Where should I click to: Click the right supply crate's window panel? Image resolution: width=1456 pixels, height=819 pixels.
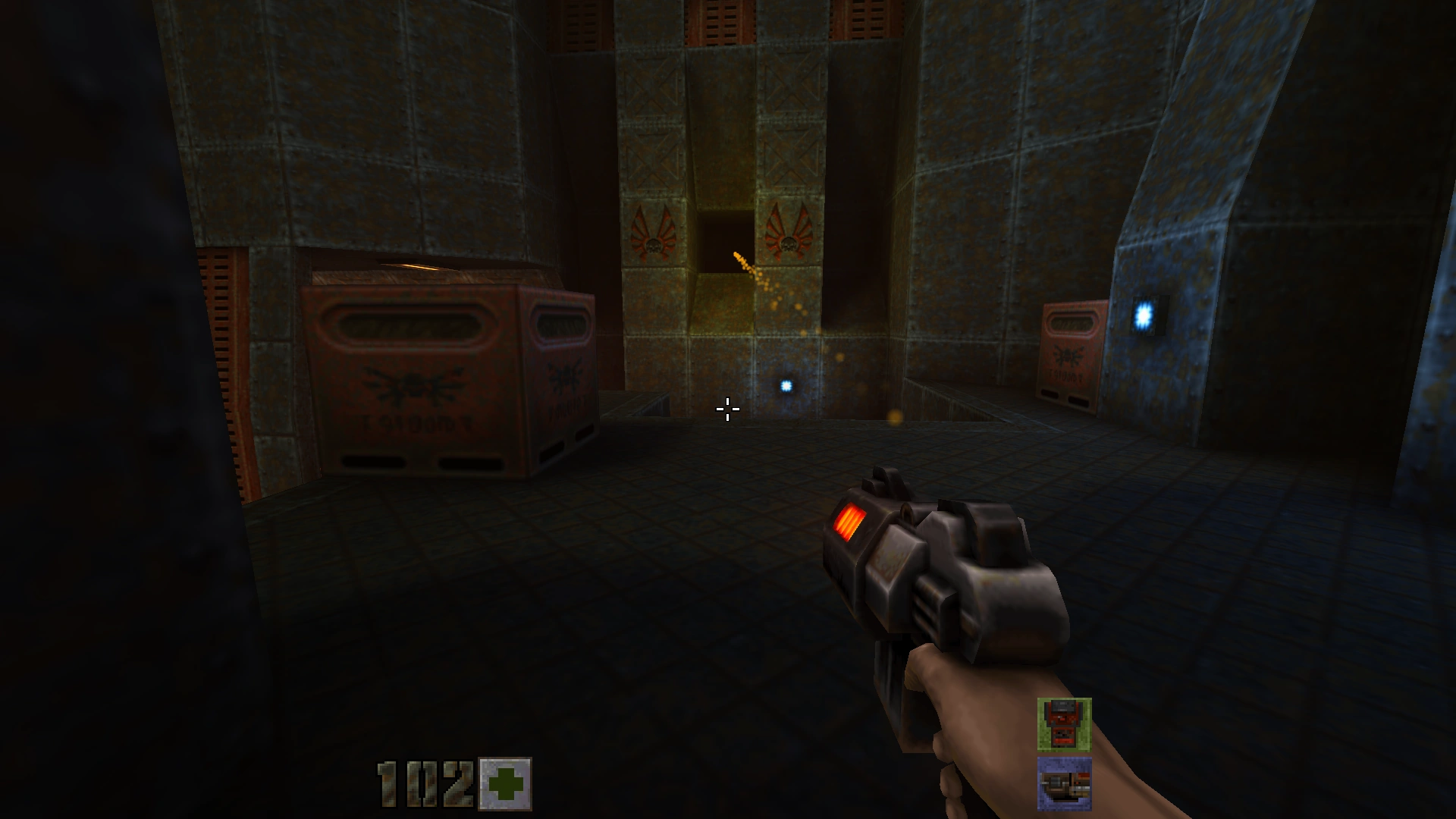pyautogui.click(x=1069, y=322)
